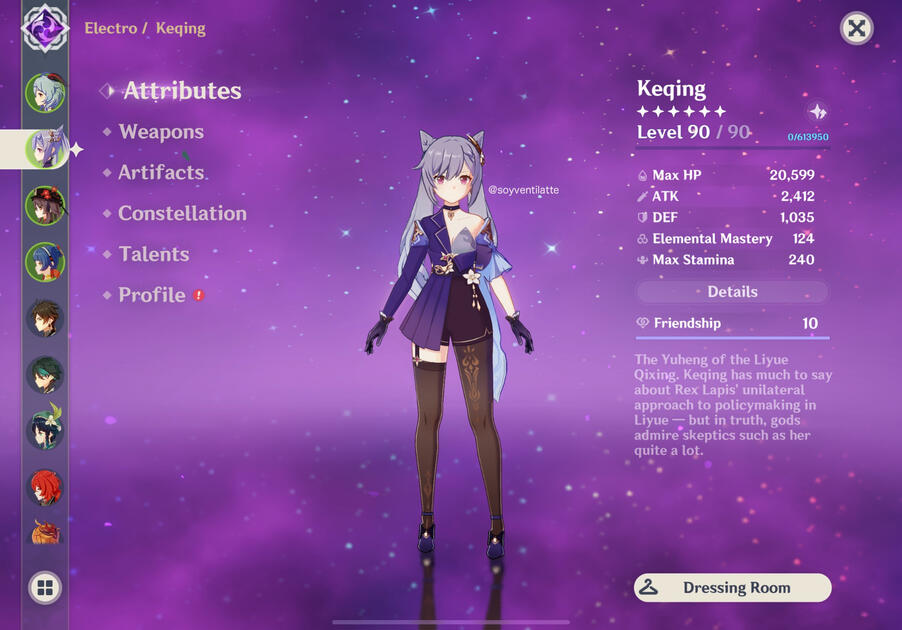View Keqing's Constellation
This screenshot has width=902, height=630.
click(x=182, y=214)
